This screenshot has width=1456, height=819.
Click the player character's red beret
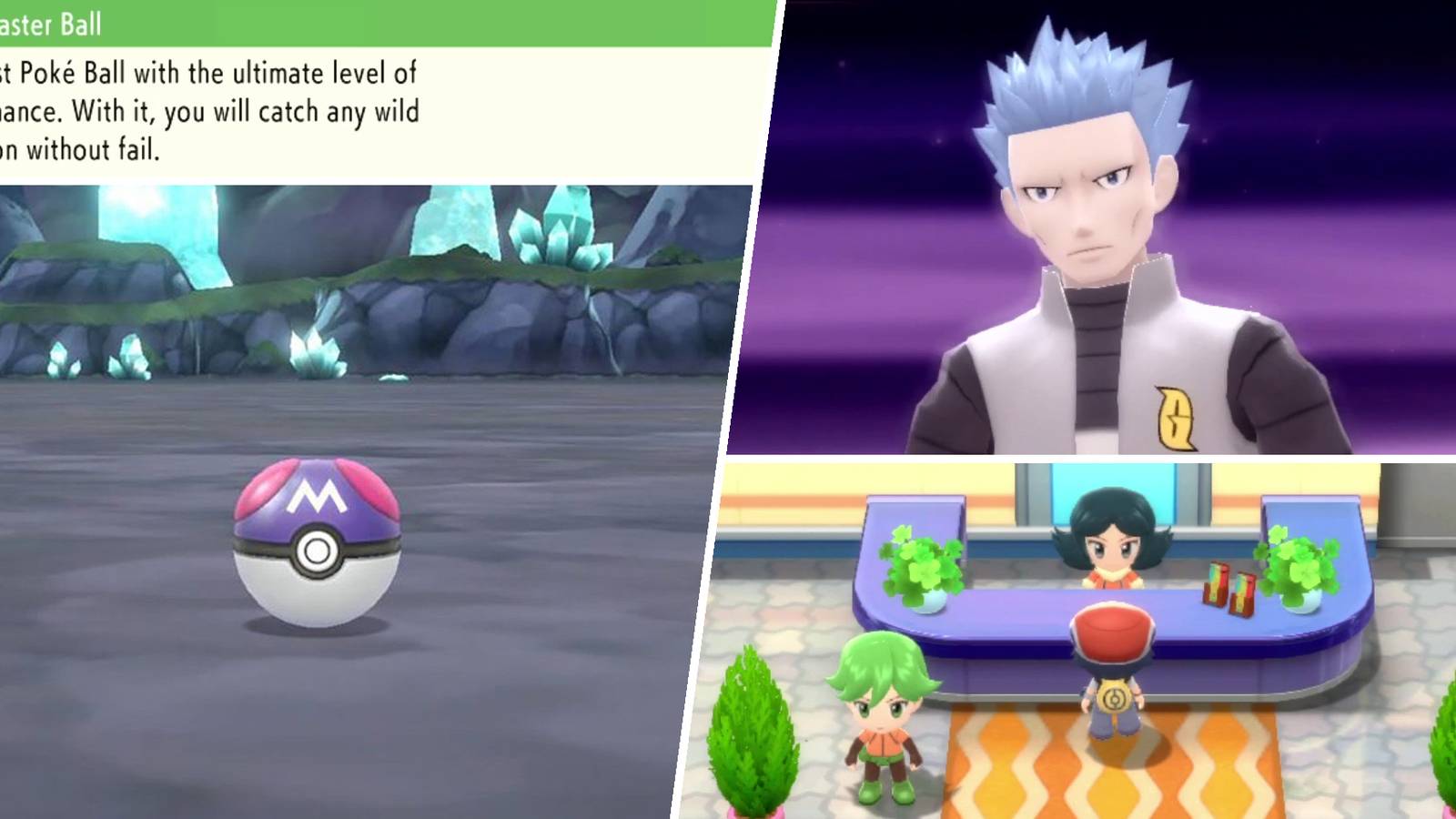[1110, 632]
